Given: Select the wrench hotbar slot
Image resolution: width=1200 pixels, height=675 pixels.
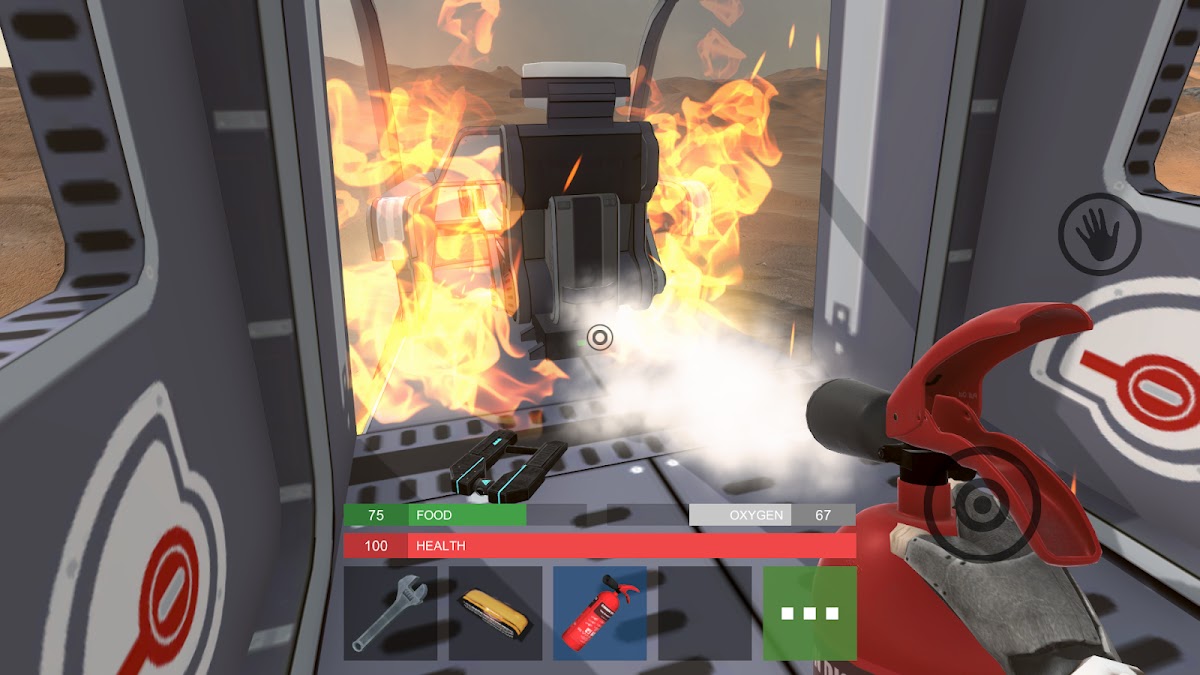Looking at the screenshot, I should tap(390, 613).
